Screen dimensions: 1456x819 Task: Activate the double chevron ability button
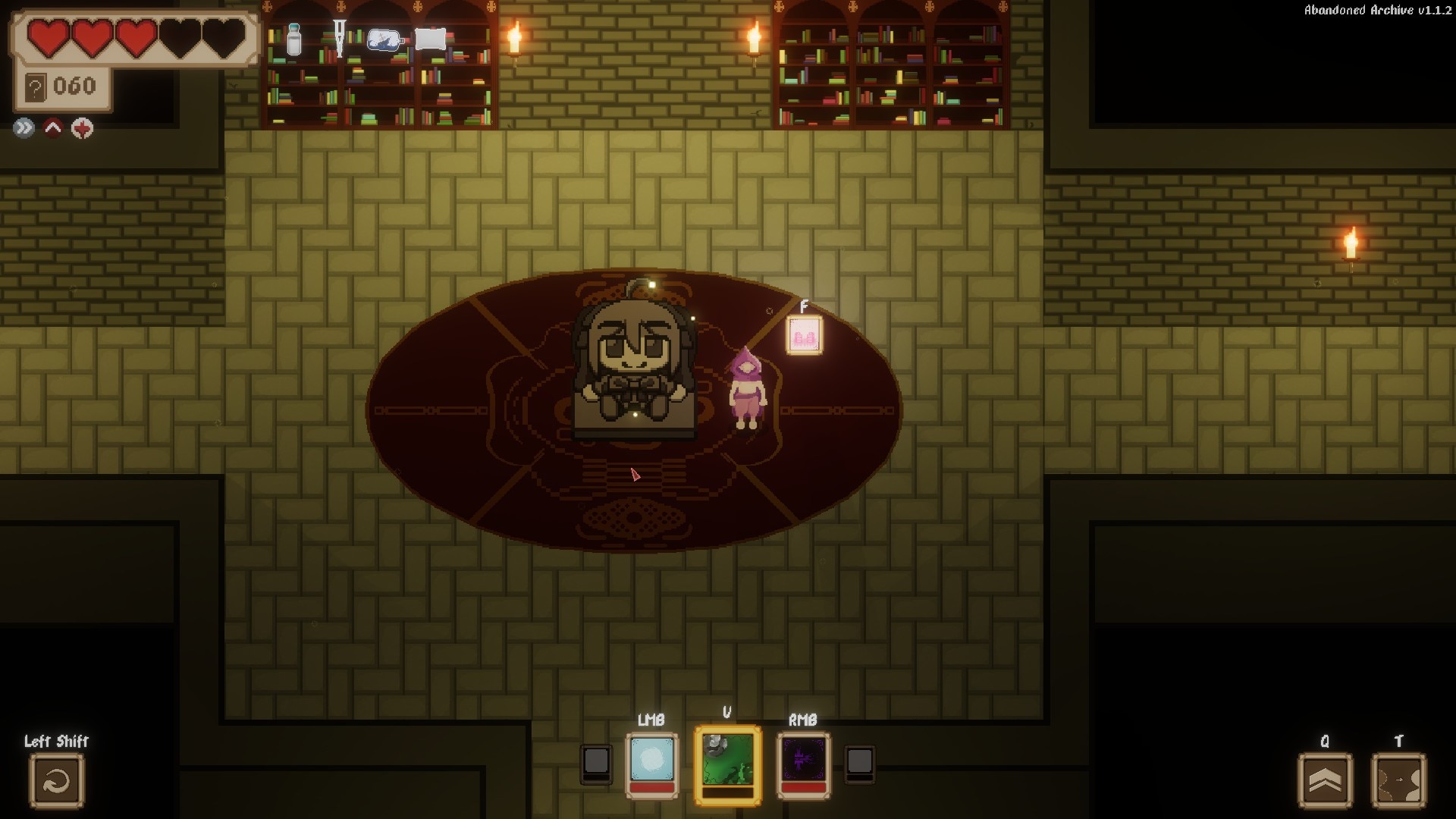click(x=1325, y=780)
